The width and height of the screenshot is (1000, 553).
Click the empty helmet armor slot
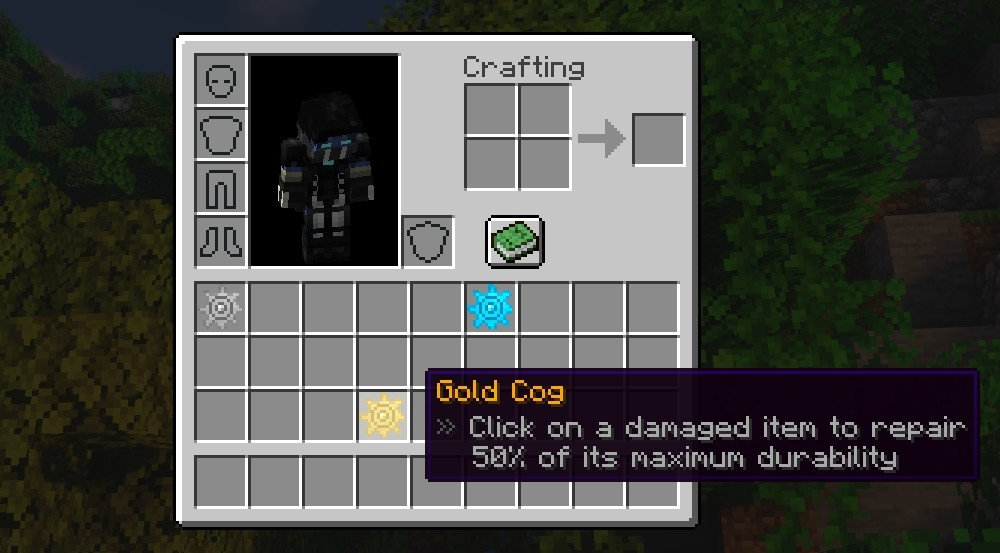pos(220,81)
